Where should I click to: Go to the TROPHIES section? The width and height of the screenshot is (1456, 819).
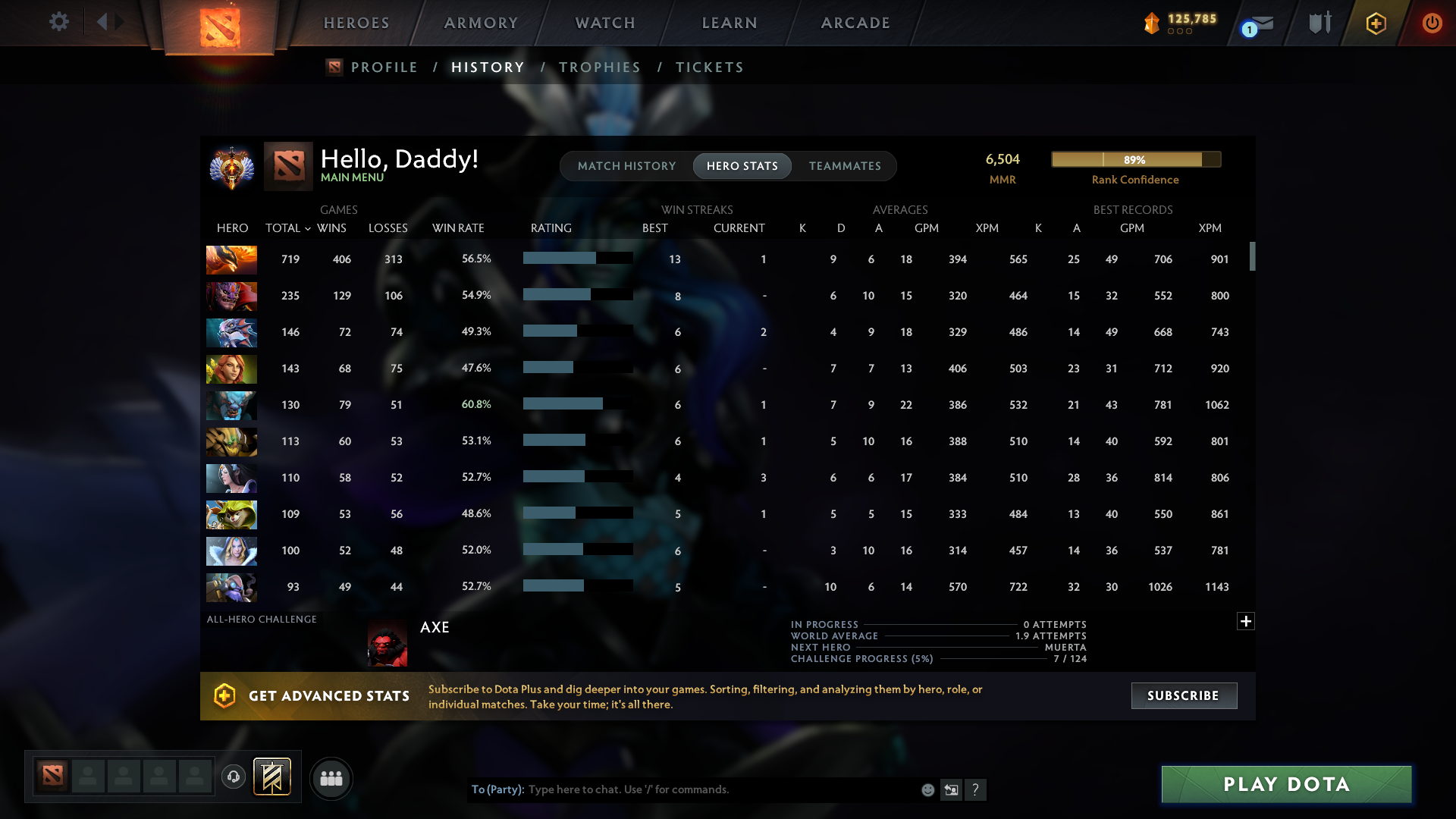[x=599, y=67]
